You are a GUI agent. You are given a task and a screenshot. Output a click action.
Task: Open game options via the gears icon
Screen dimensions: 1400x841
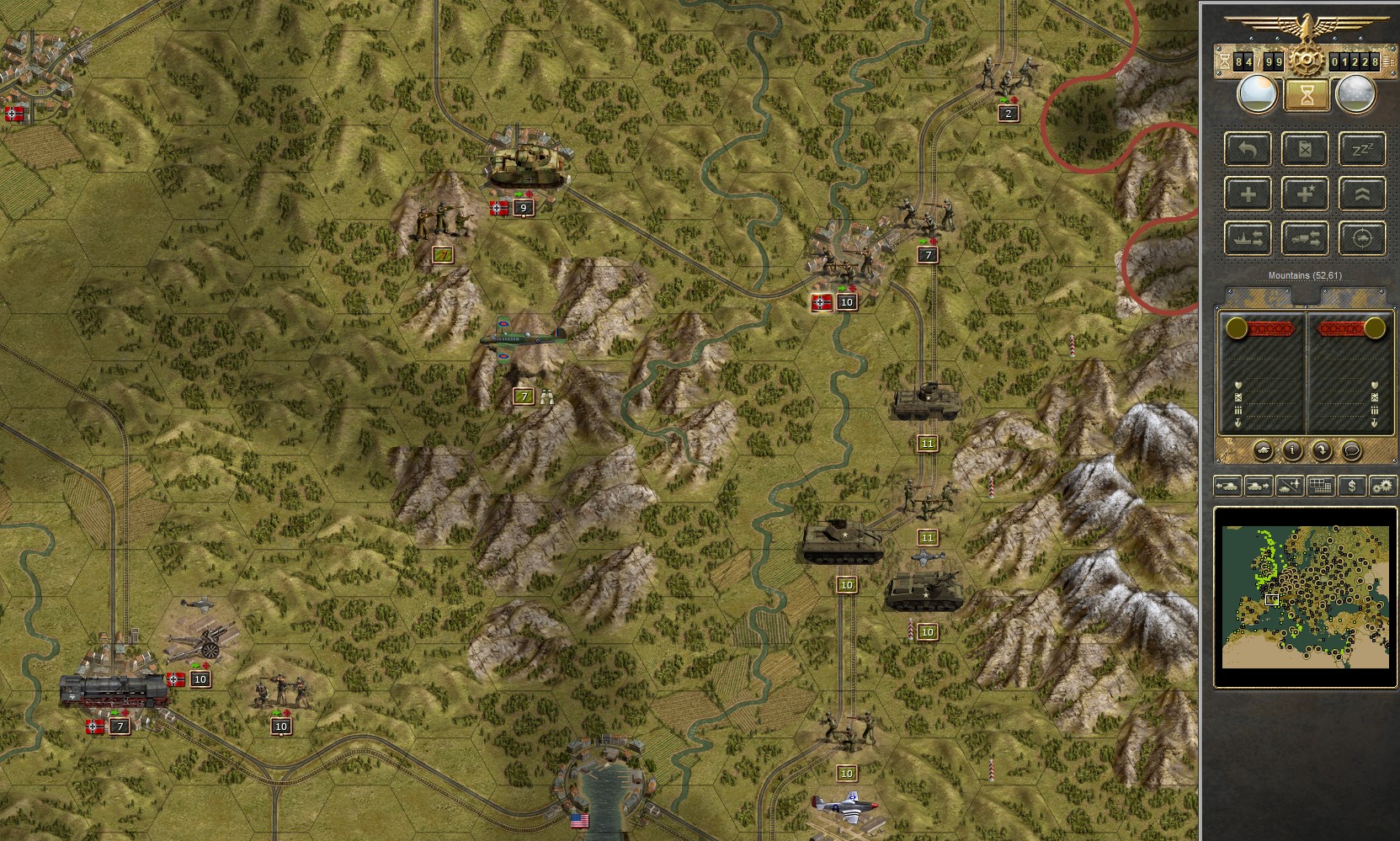tap(1382, 487)
